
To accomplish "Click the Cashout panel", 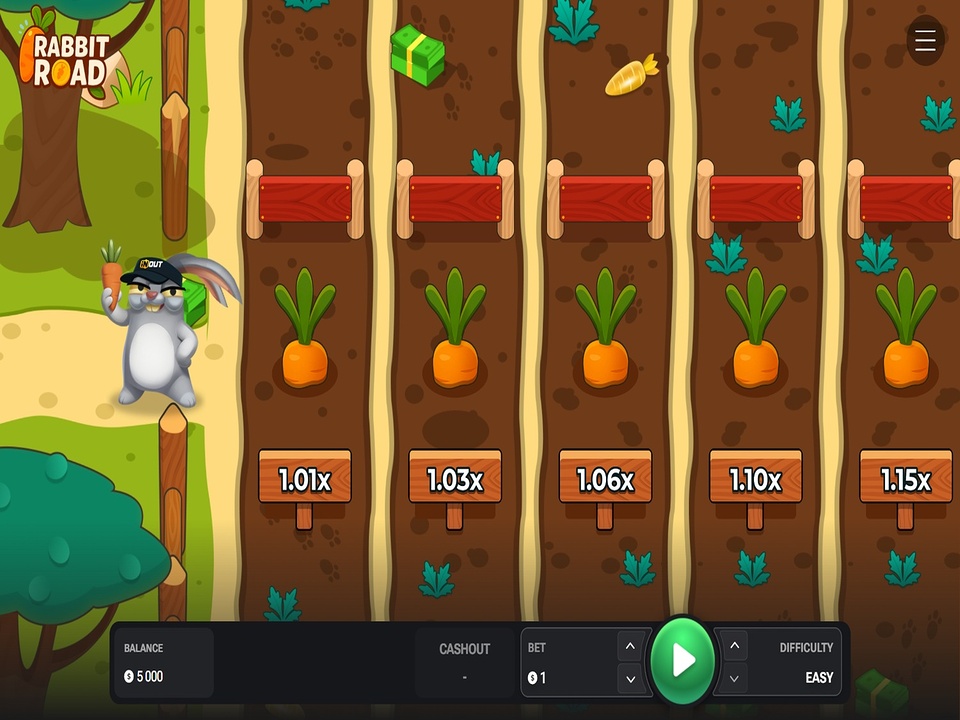I will tap(464, 662).
